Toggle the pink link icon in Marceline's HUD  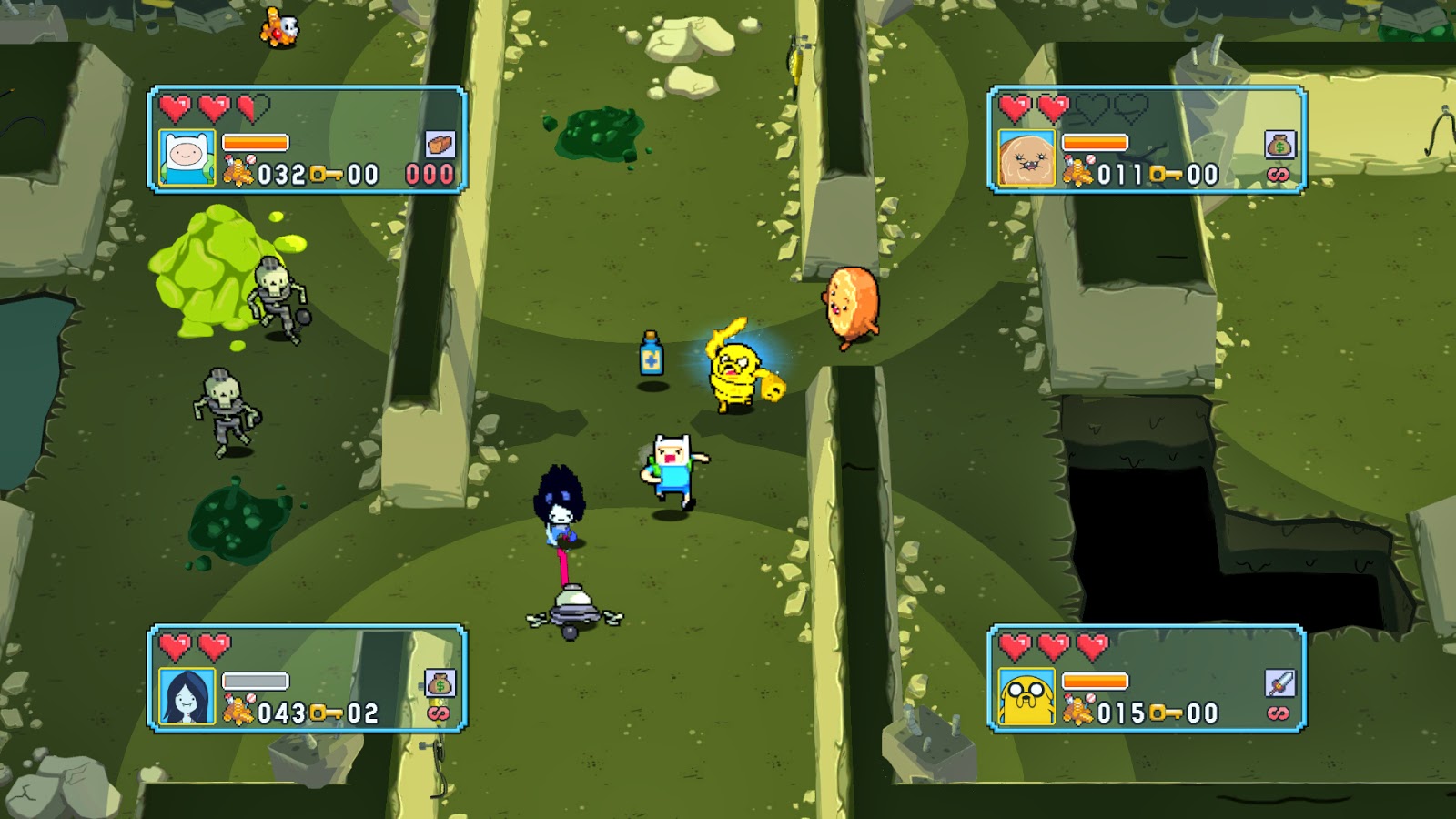[440, 713]
